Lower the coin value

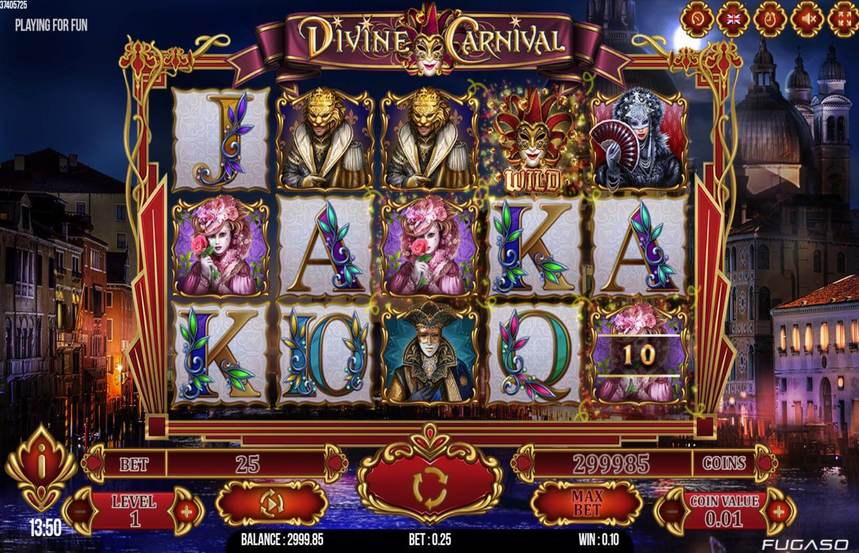671,512
